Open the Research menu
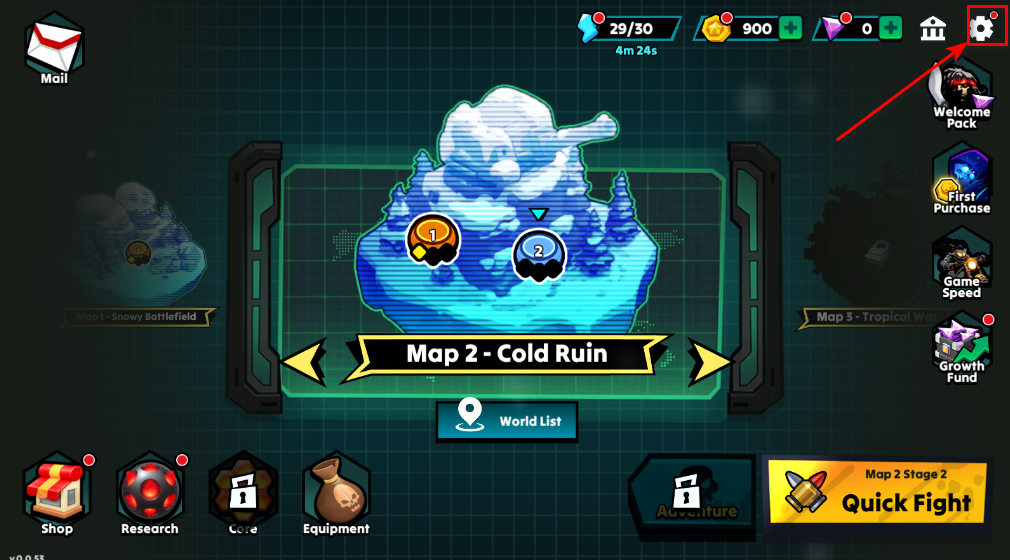This screenshot has height=560, width=1010. (x=149, y=492)
